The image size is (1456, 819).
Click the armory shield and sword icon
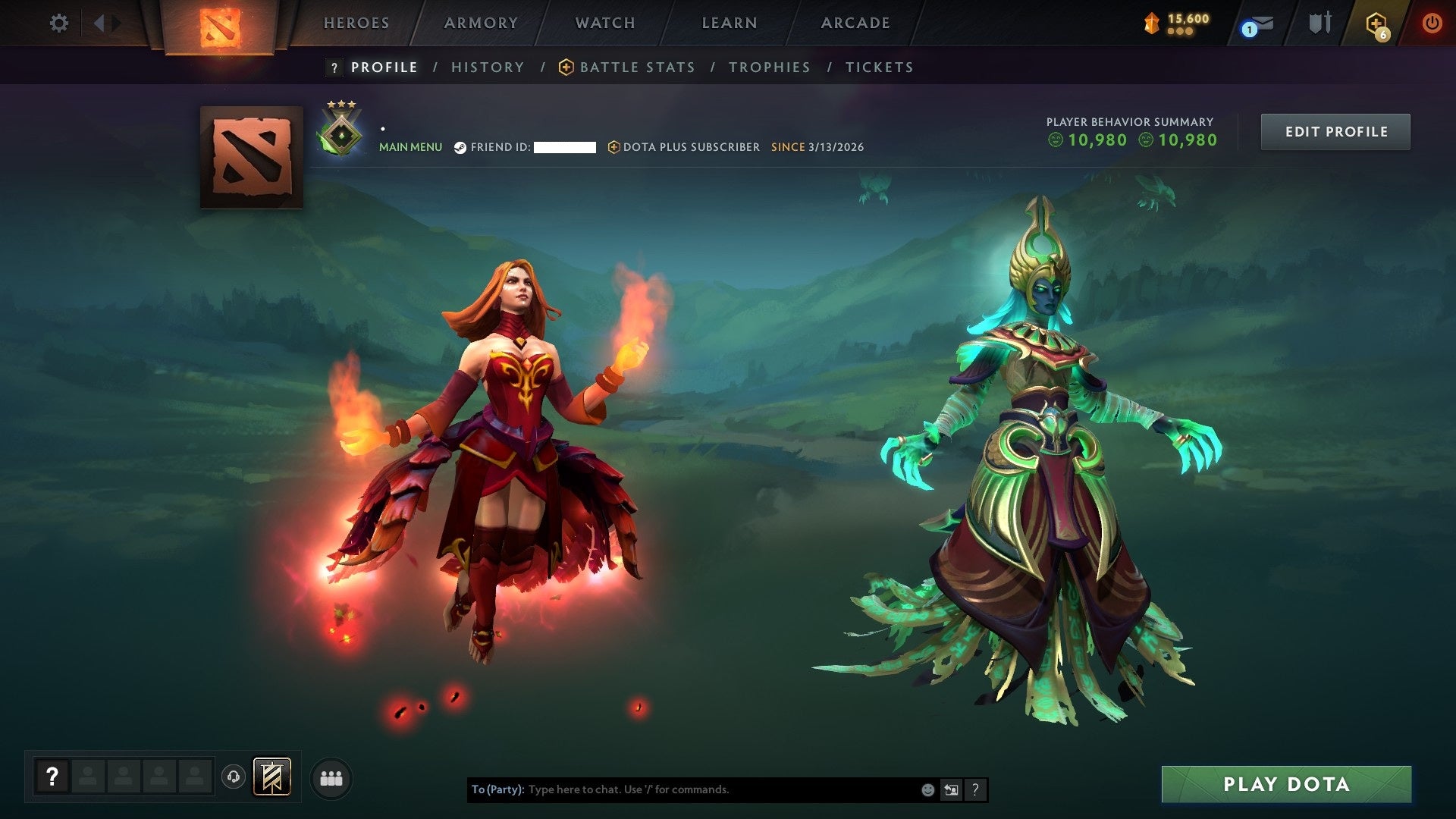1319,23
